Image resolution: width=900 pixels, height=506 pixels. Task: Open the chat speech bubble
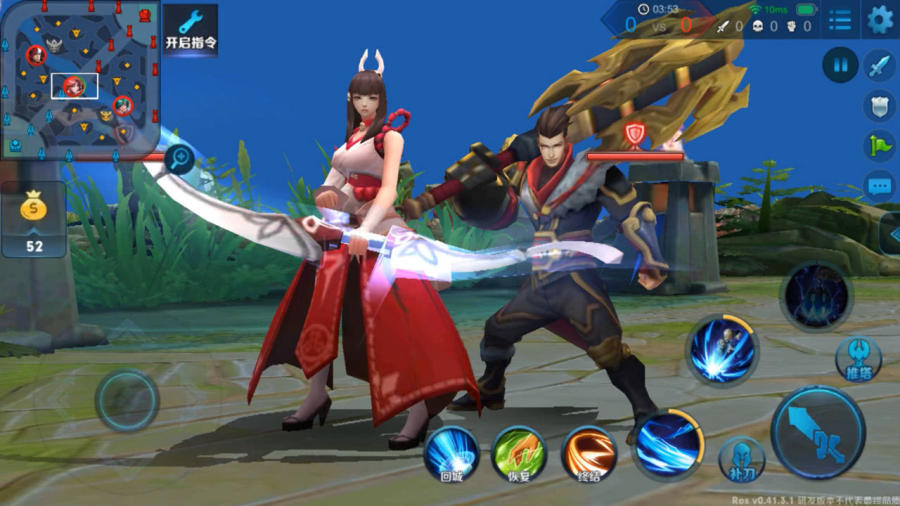879,185
